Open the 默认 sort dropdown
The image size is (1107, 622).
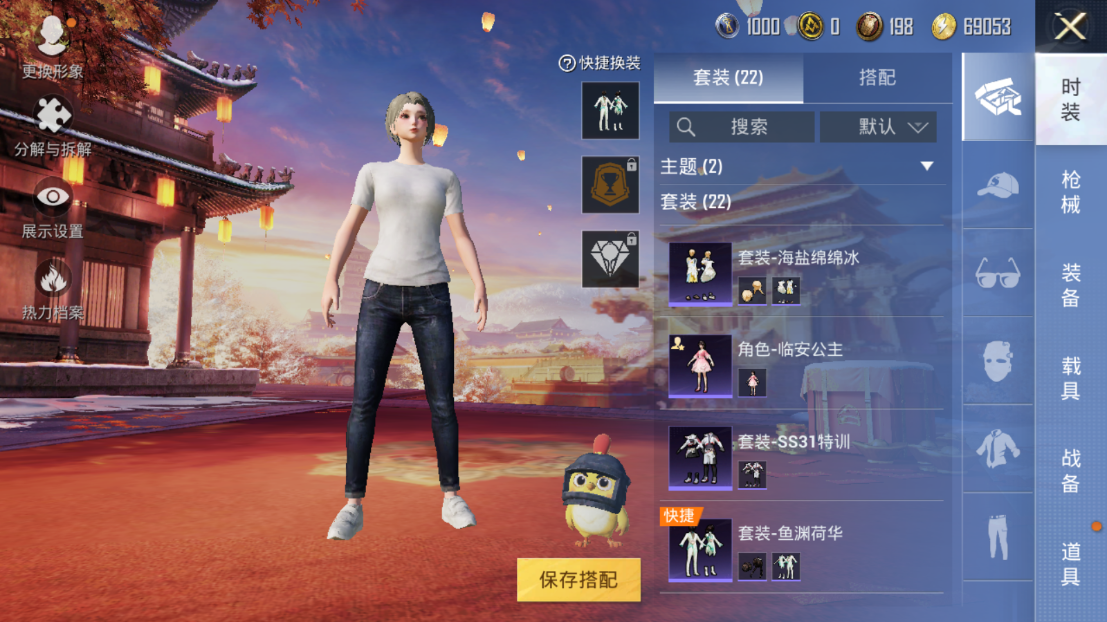tap(878, 127)
